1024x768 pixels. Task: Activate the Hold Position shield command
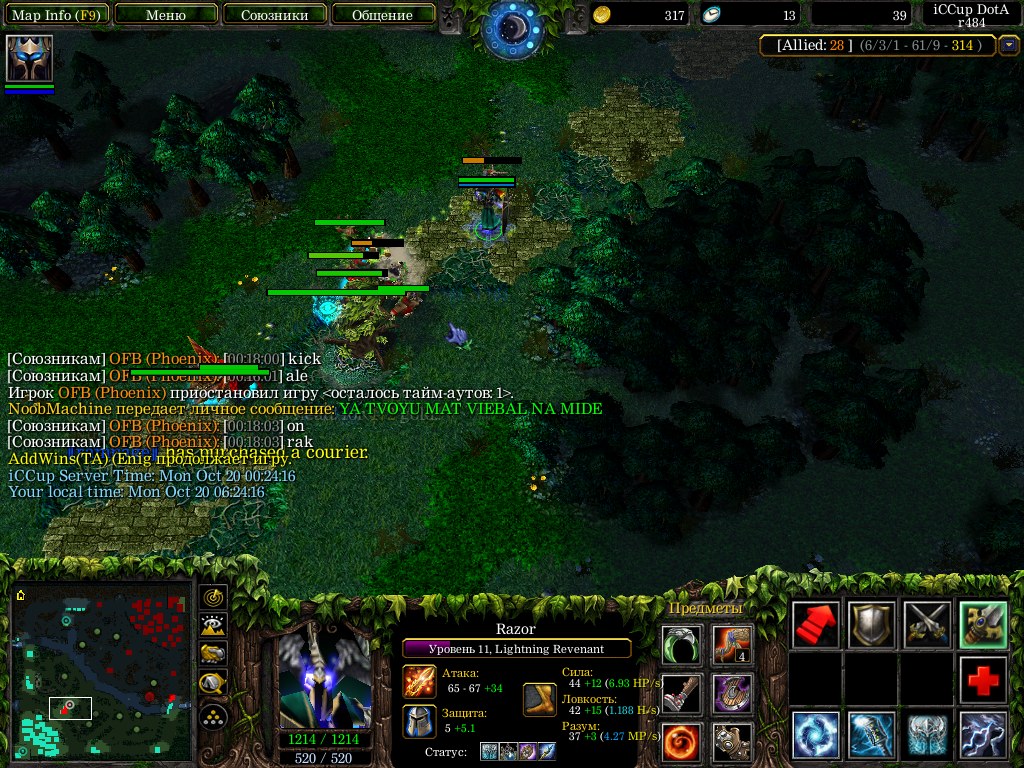coord(872,625)
